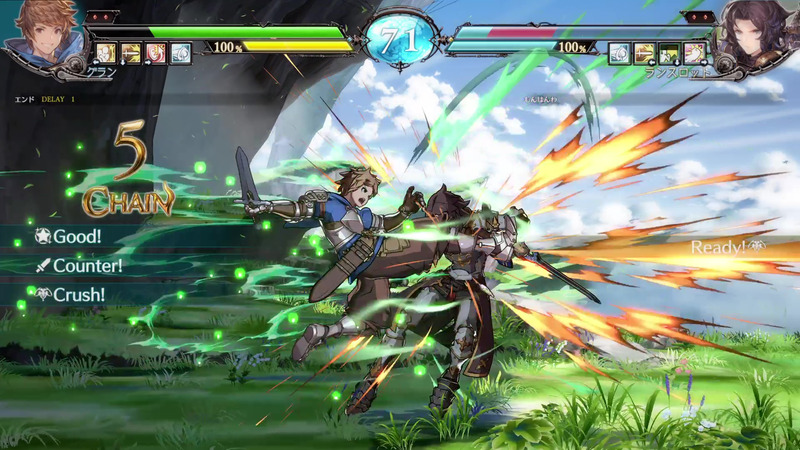The height and width of the screenshot is (450, 800).
Task: Choose Lancelot's pale blue skill icon
Action: 620,52
